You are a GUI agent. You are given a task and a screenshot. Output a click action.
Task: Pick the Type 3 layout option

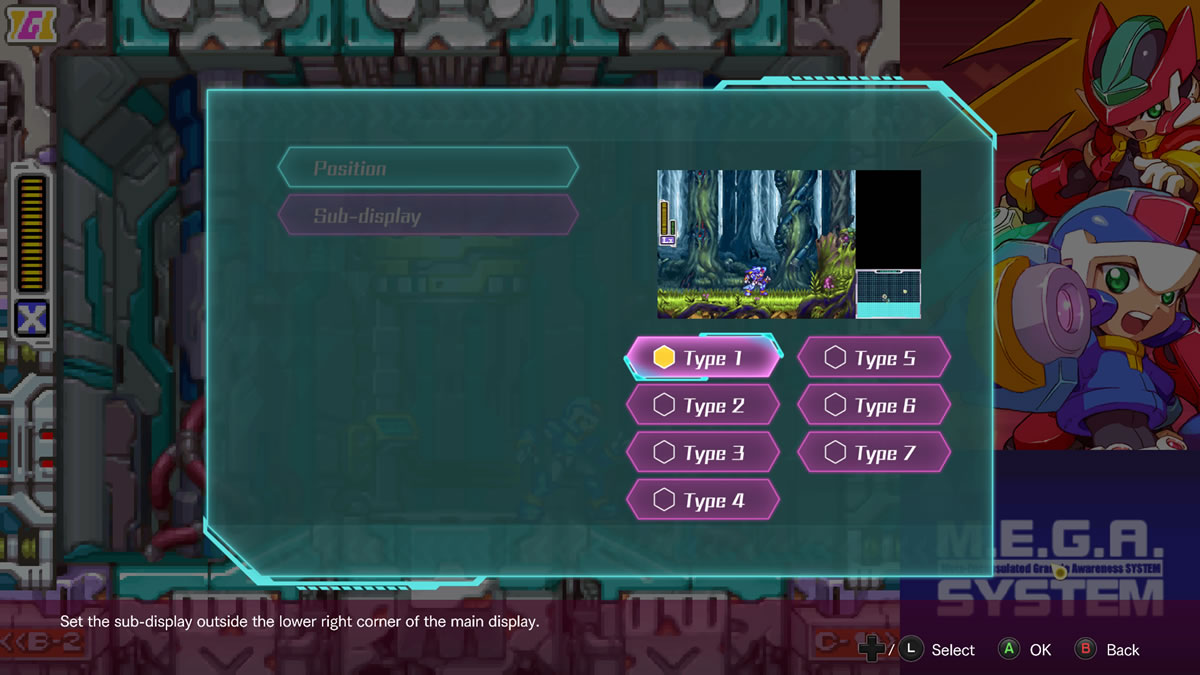[x=702, y=453]
